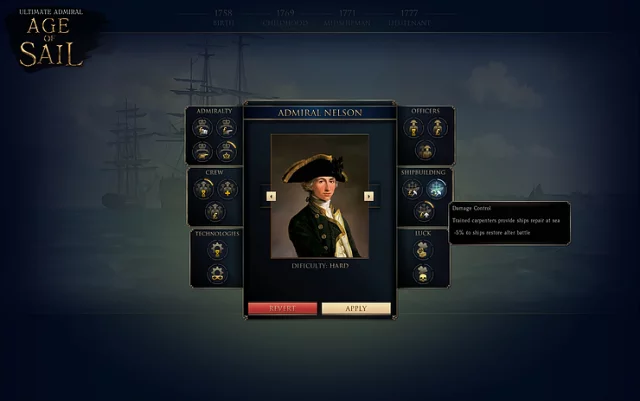Pick the upper gear Technologies perk
The width and height of the screenshot is (640, 401).
(217, 250)
